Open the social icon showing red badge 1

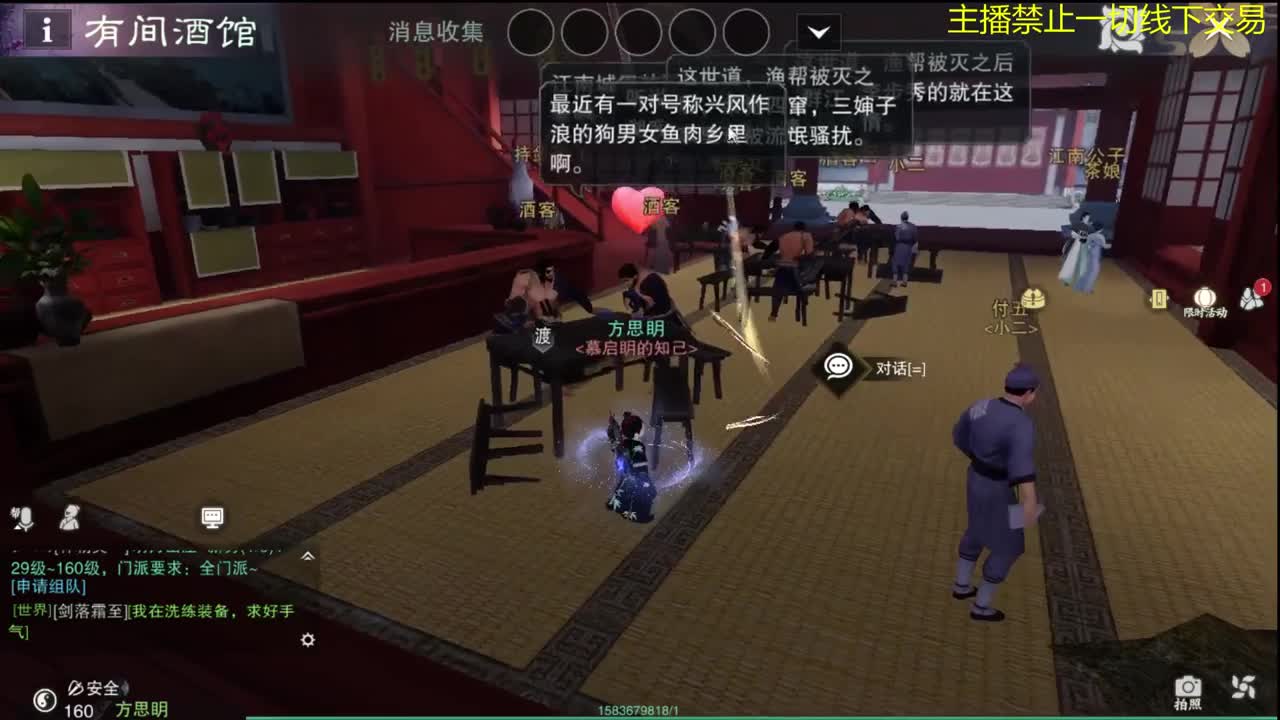(1250, 300)
